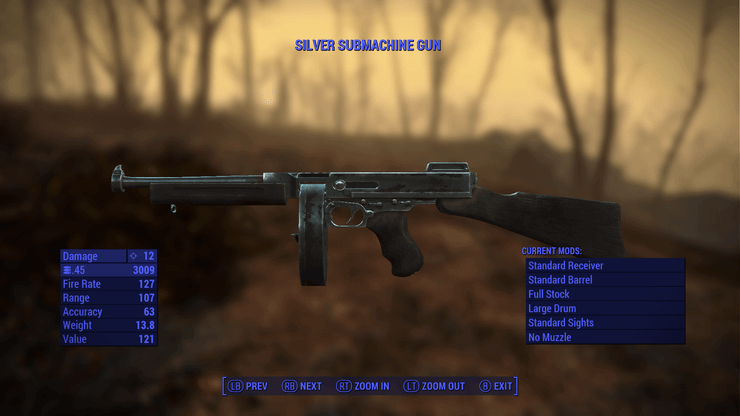740x416 pixels.
Task: Choose the Standard Barrel mod row
Action: coord(605,280)
